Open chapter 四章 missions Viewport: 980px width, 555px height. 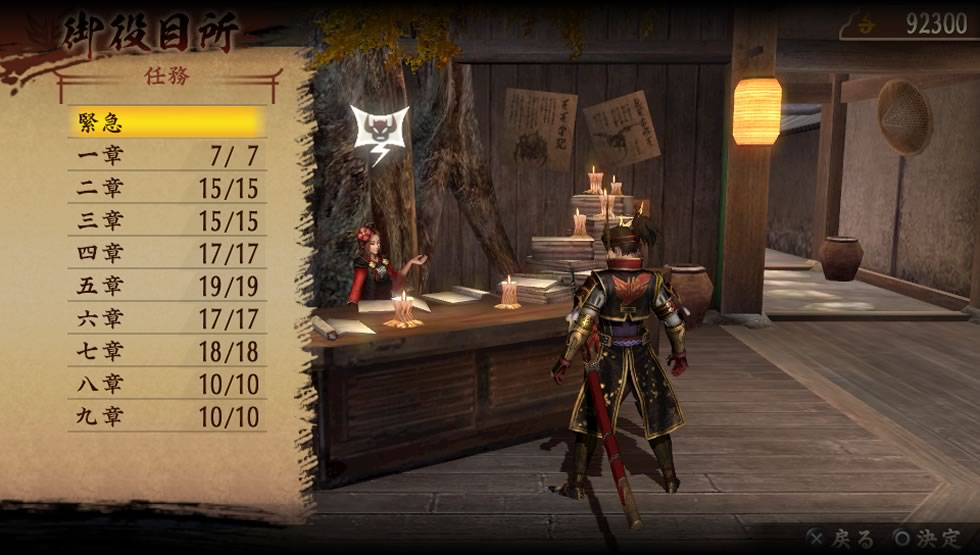pyautogui.click(x=167, y=253)
